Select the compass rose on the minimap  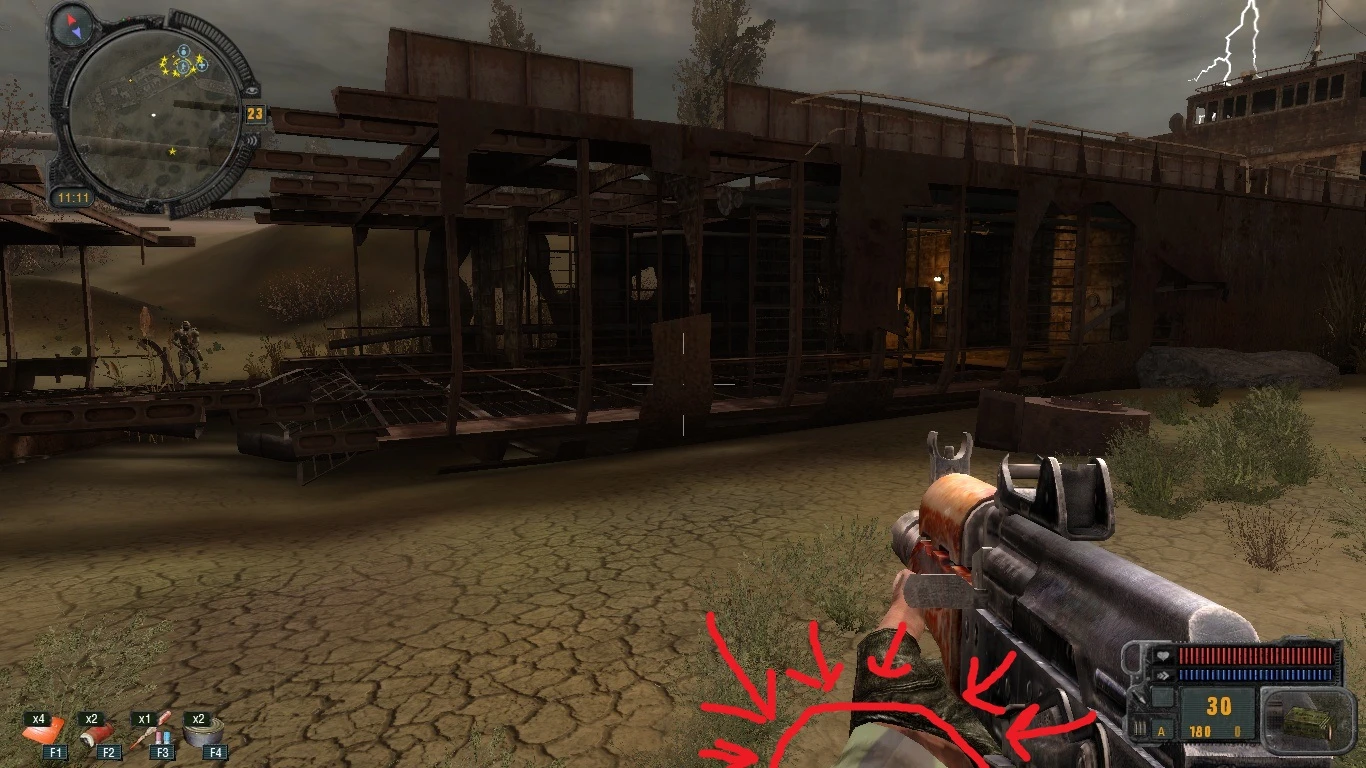tap(72, 25)
